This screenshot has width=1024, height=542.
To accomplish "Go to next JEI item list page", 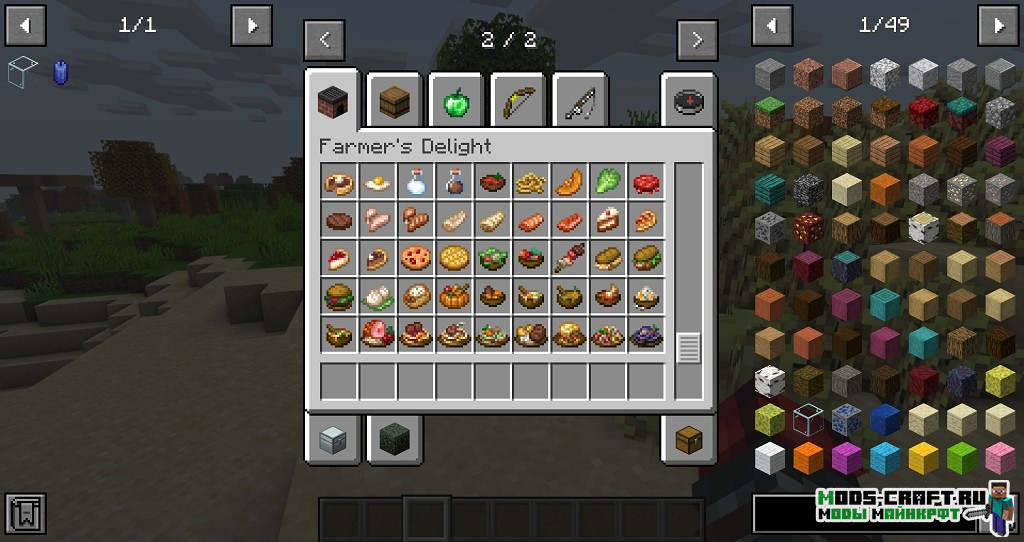I will (998, 25).
